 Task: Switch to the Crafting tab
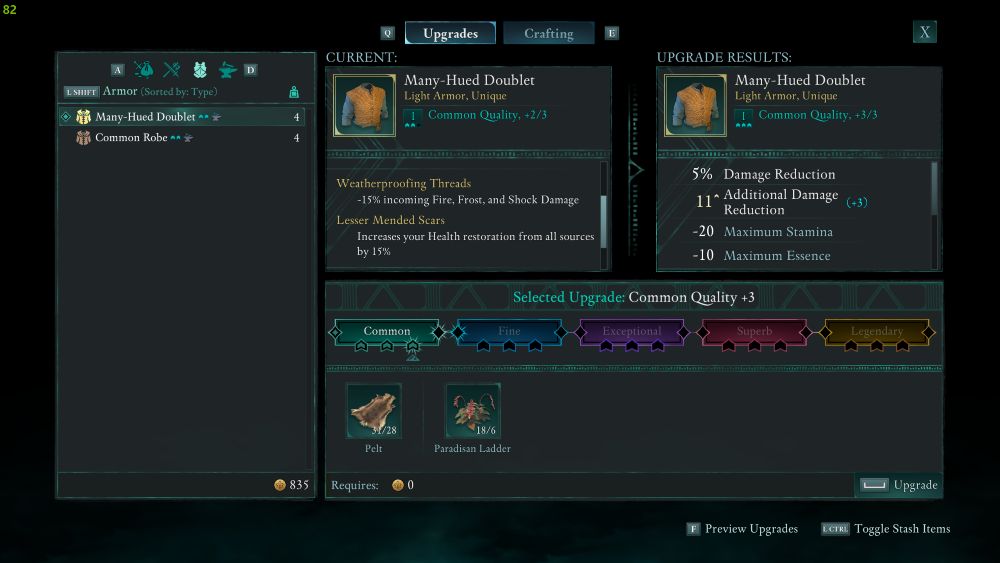549,33
